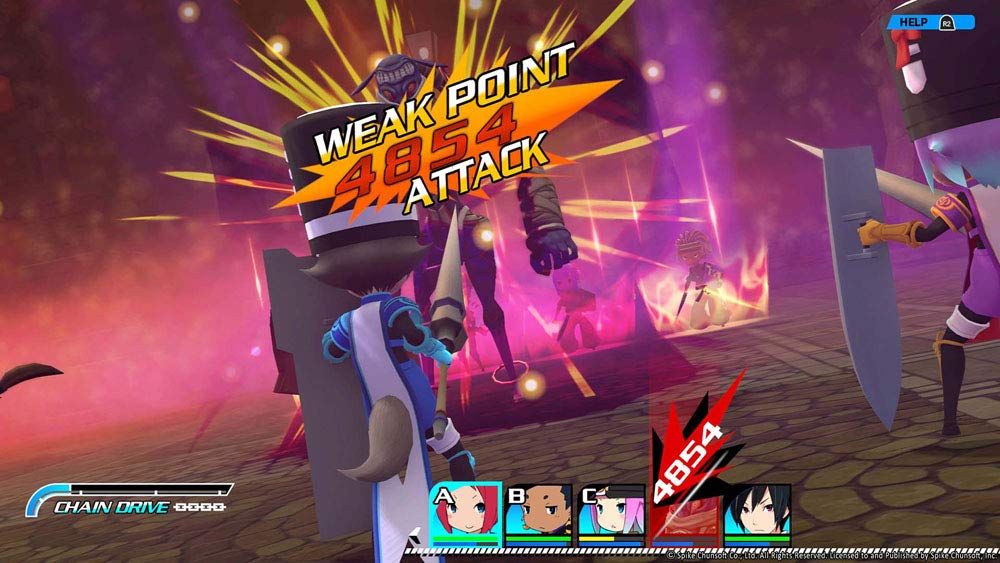This screenshot has width=1000, height=563.
Task: Select the red-haired character portrait labeled A
Action: pyautogui.click(x=465, y=512)
